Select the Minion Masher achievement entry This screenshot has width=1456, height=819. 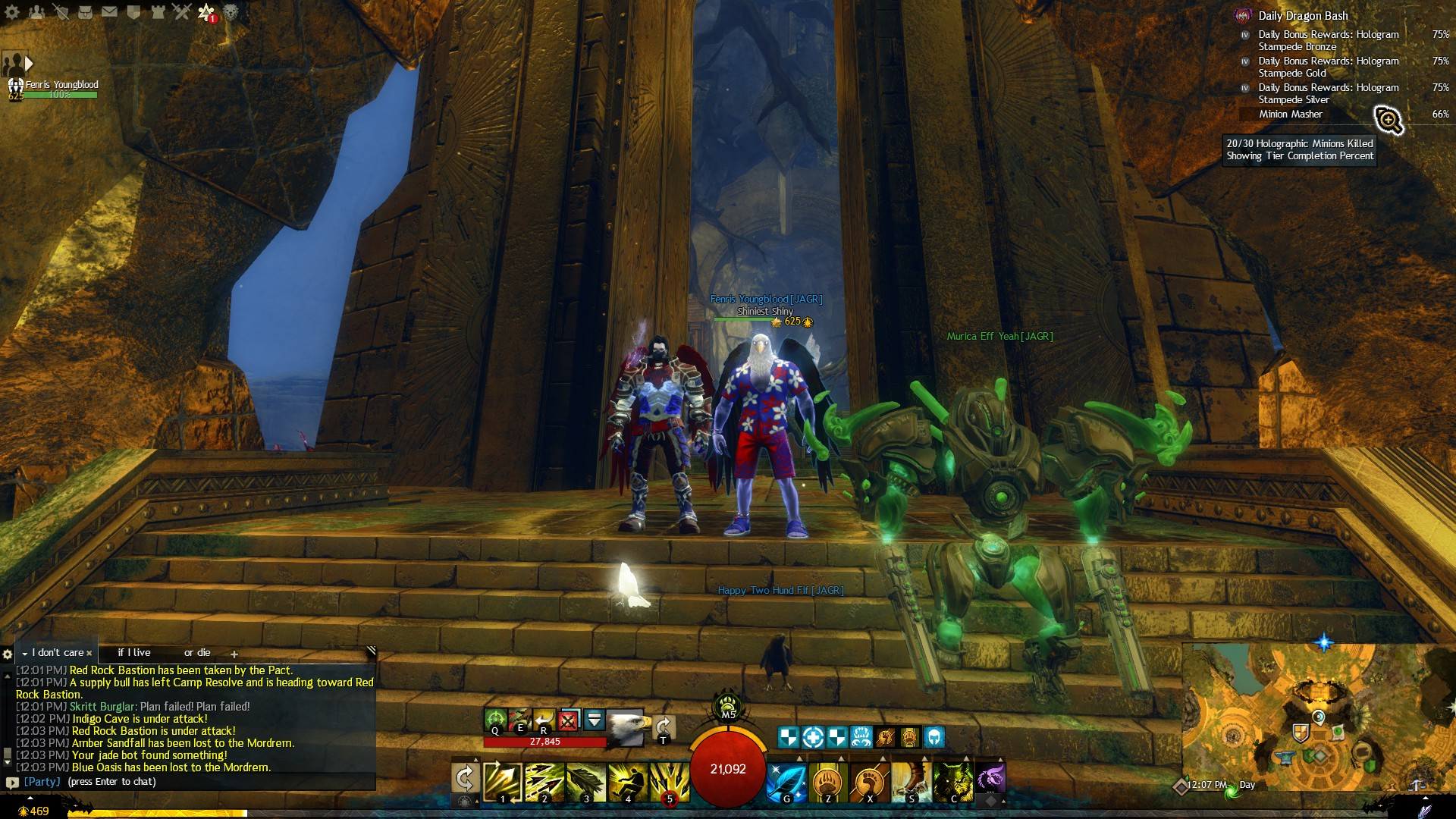pyautogui.click(x=1291, y=115)
